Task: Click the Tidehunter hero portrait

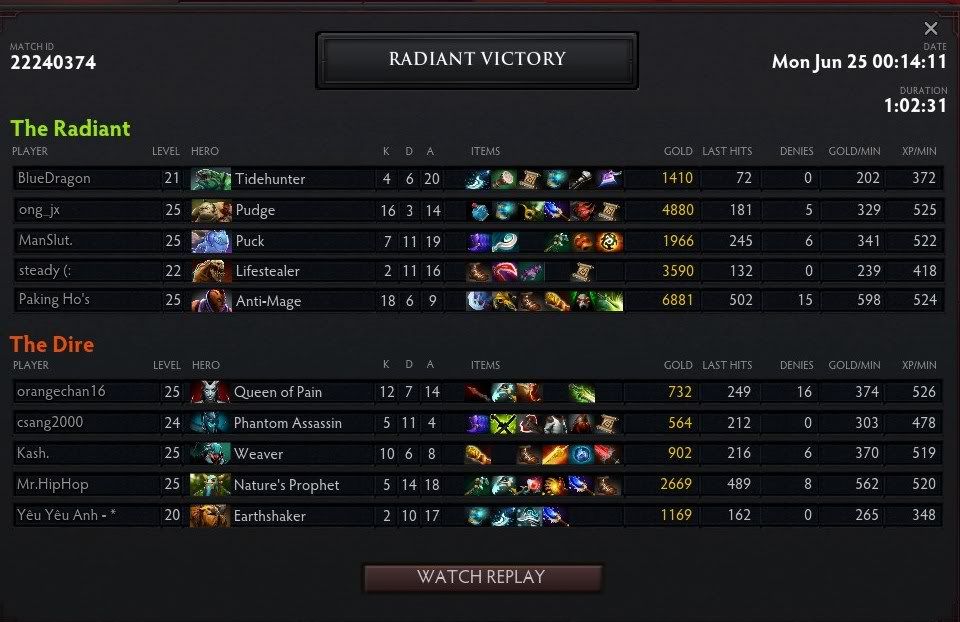Action: (210, 179)
